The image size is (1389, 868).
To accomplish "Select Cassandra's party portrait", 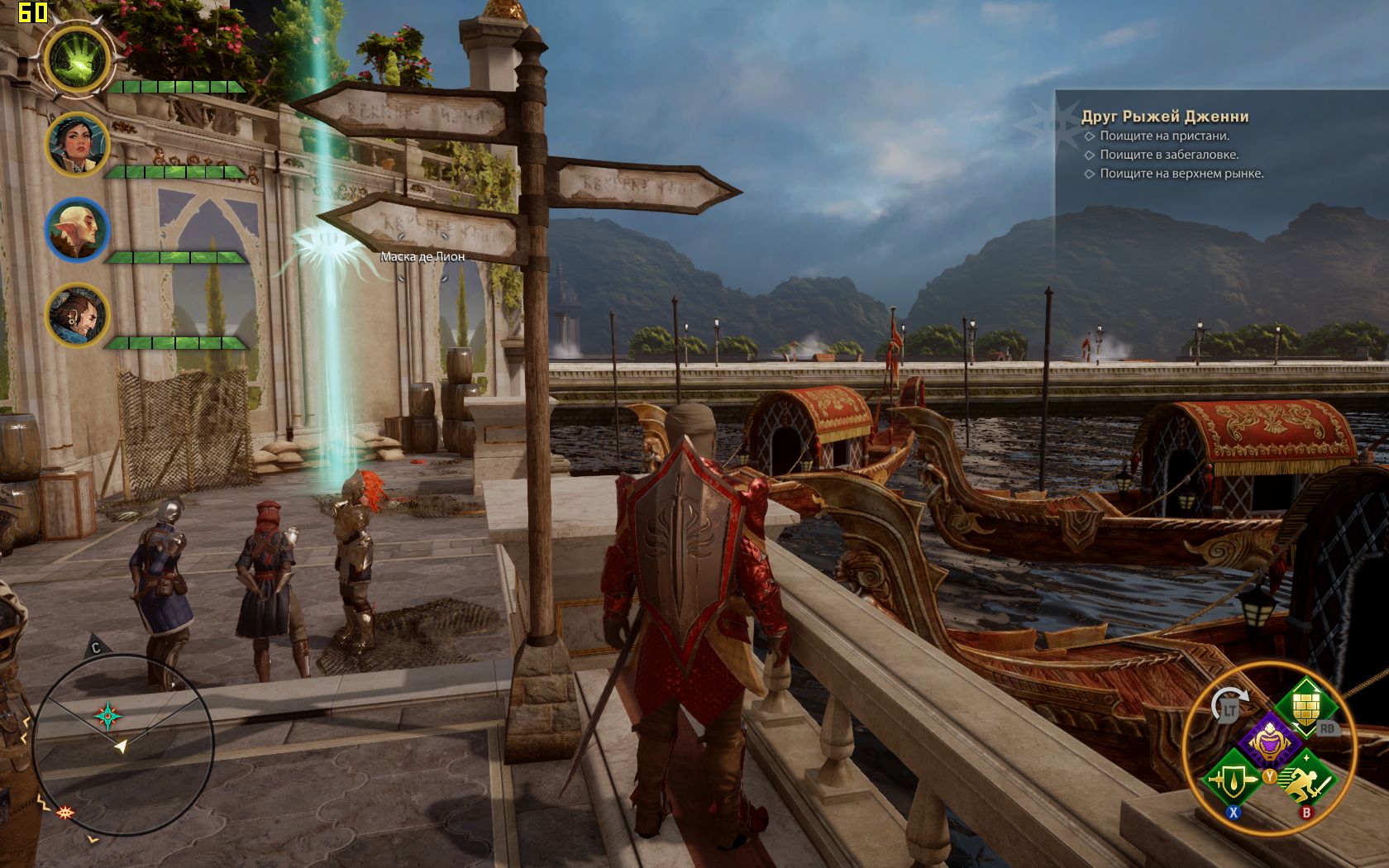I will (x=77, y=145).
